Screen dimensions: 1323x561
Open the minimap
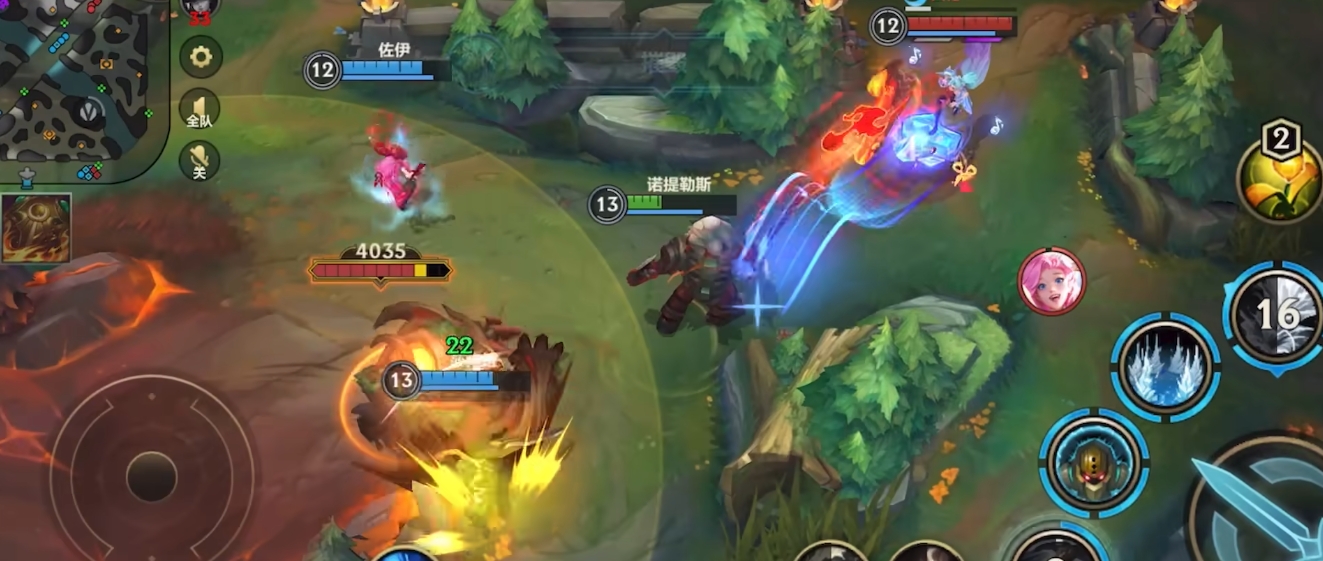click(80, 85)
